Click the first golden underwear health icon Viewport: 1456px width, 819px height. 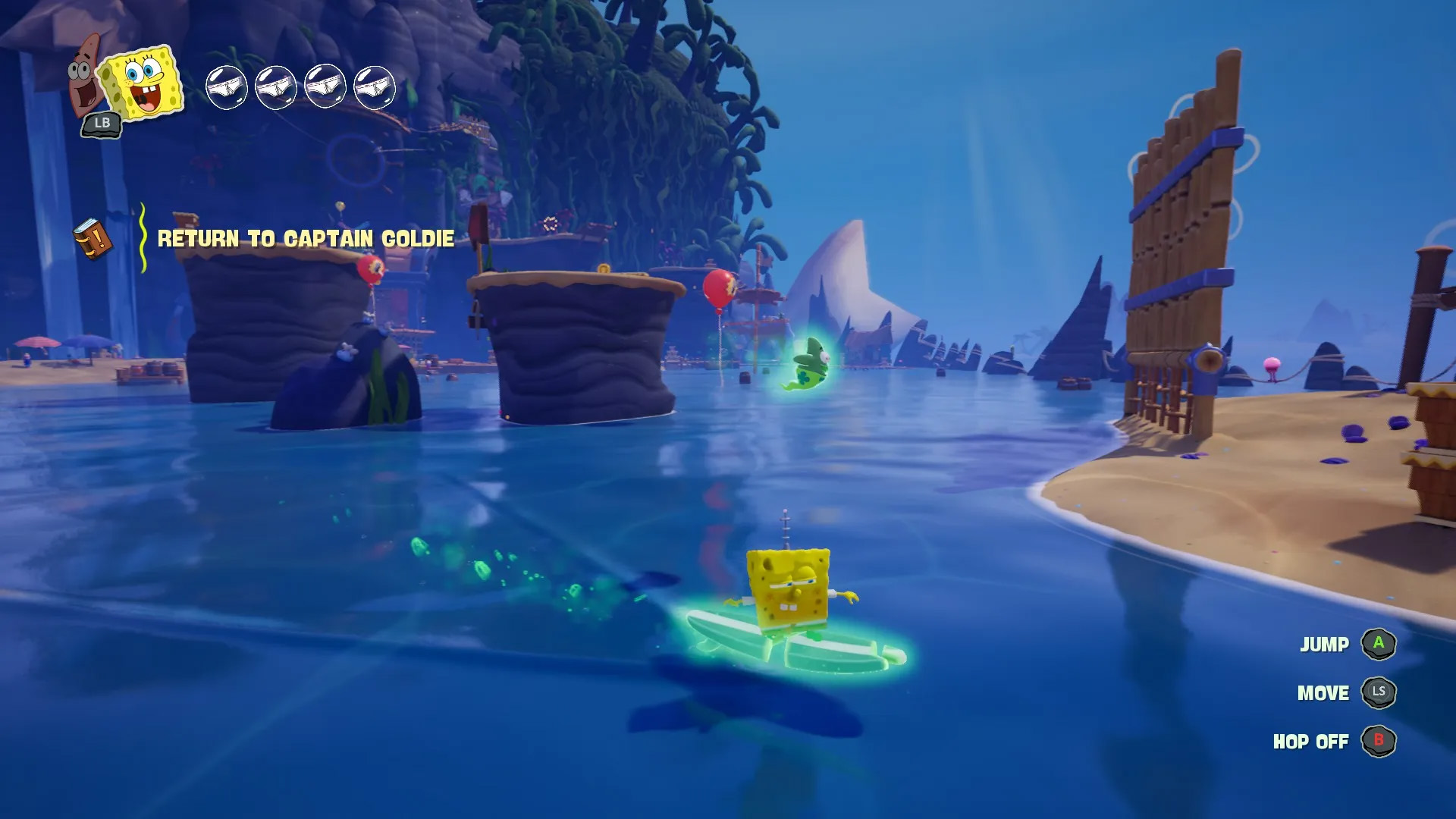(227, 86)
